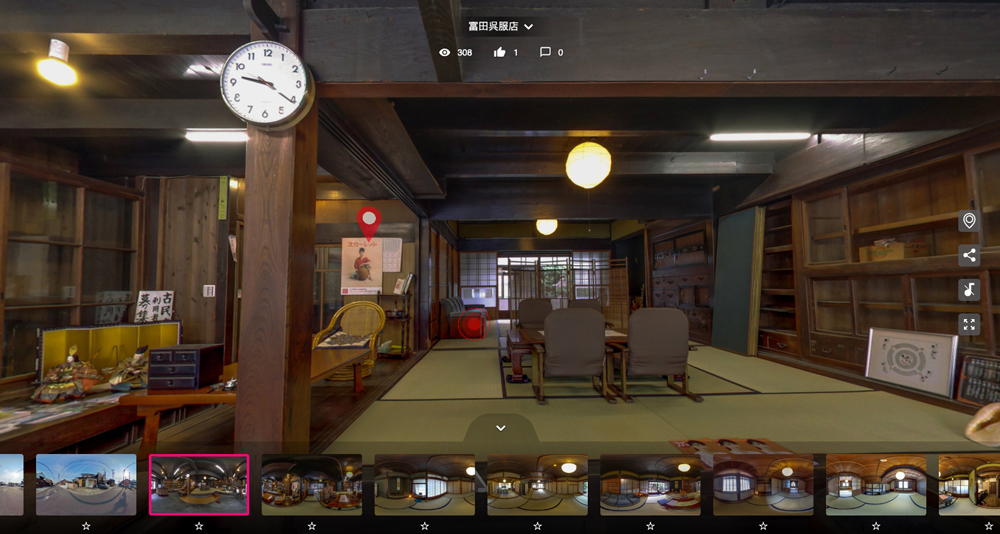Image resolution: width=1000 pixels, height=534 pixels.
Task: Toggle the background music note button
Action: pos(968,290)
